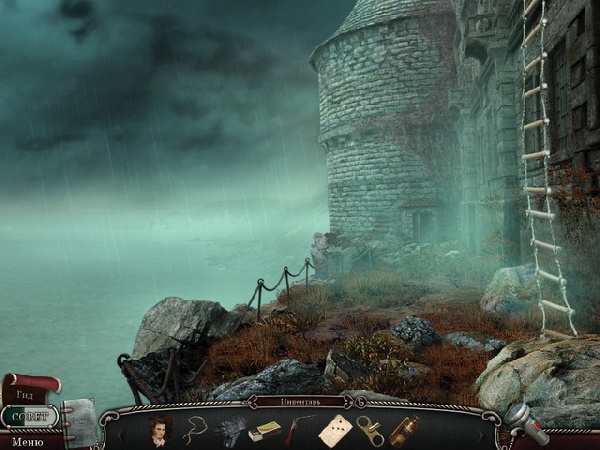Open the journal notebook
The height and width of the screenshot is (450, 600).
coord(79,420)
